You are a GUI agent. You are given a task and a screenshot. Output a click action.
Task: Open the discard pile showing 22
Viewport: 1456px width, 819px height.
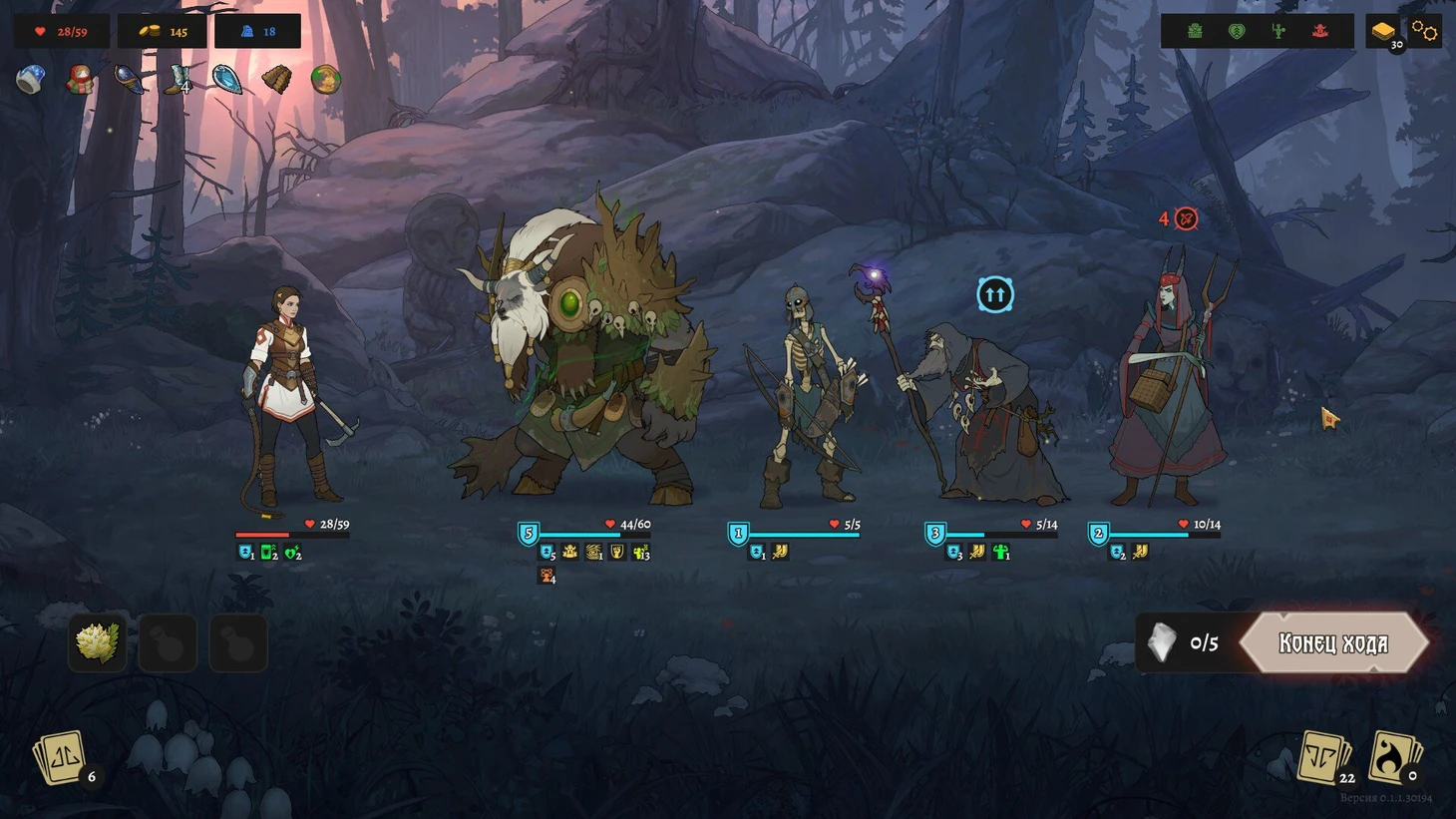[x=1324, y=758]
